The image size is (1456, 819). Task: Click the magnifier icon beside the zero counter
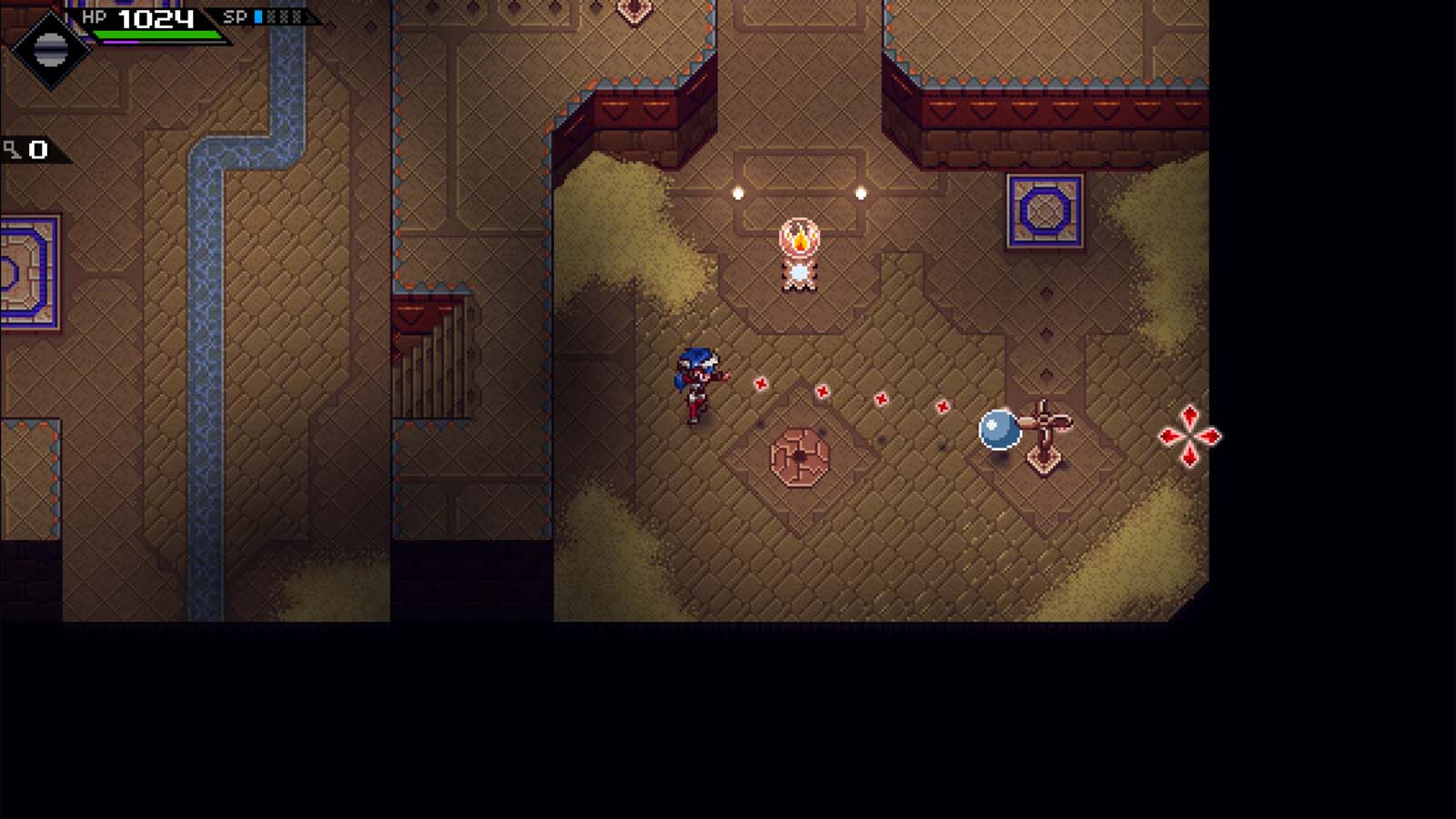click(x=11, y=150)
